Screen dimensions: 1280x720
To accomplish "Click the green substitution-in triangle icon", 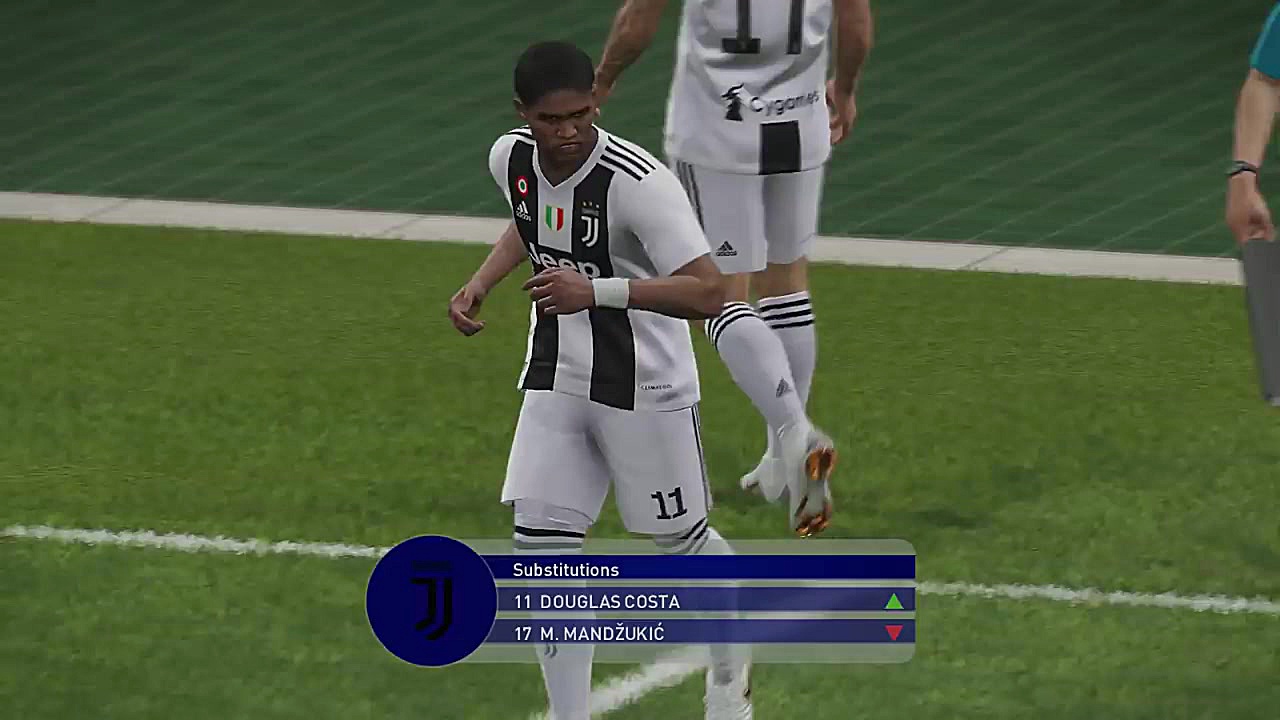I will [x=895, y=602].
